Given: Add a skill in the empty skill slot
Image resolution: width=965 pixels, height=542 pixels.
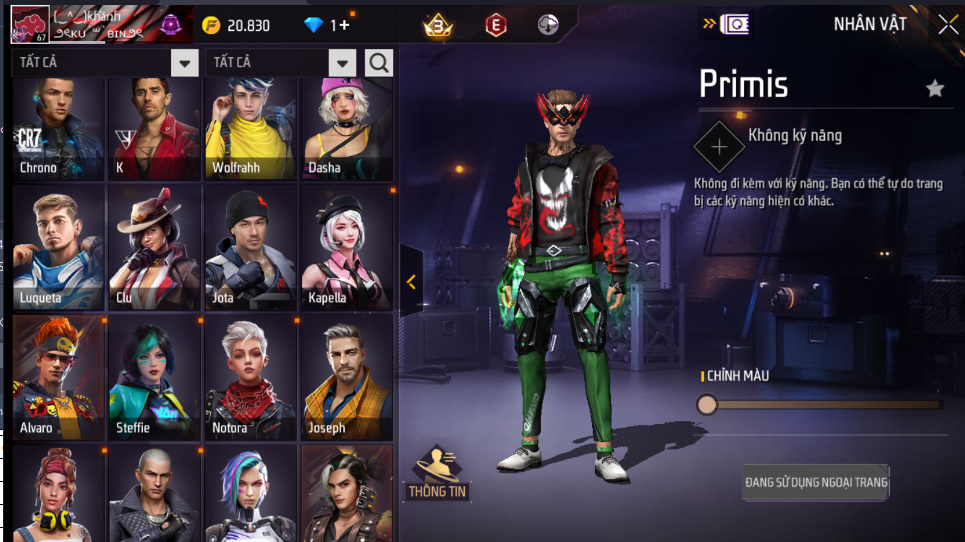Looking at the screenshot, I should click(x=719, y=146).
